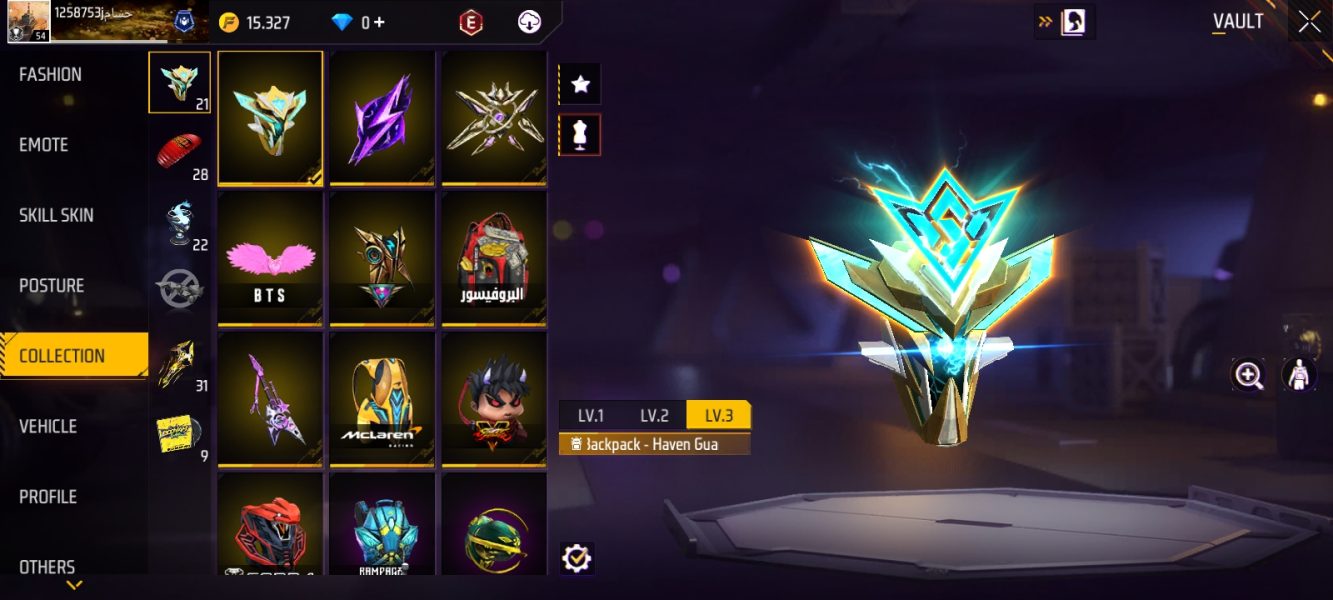Open the gear settings icon

click(x=577, y=558)
